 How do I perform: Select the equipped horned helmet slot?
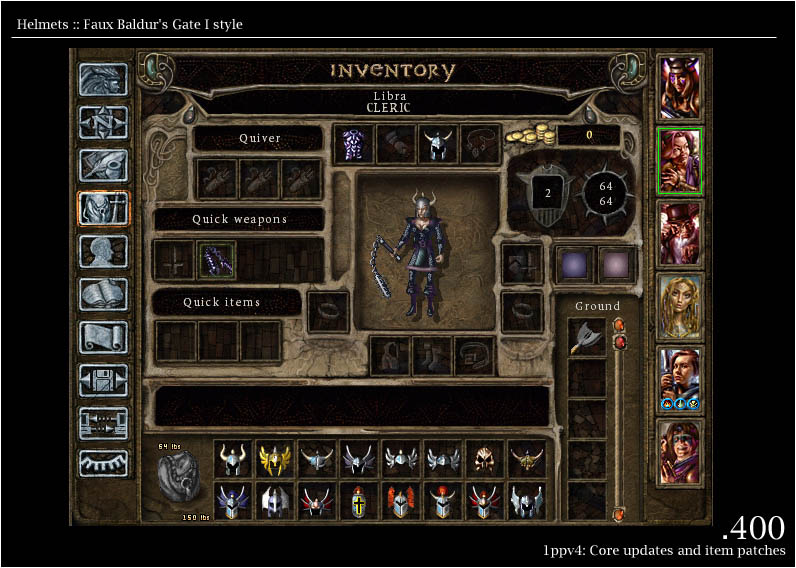(x=437, y=144)
